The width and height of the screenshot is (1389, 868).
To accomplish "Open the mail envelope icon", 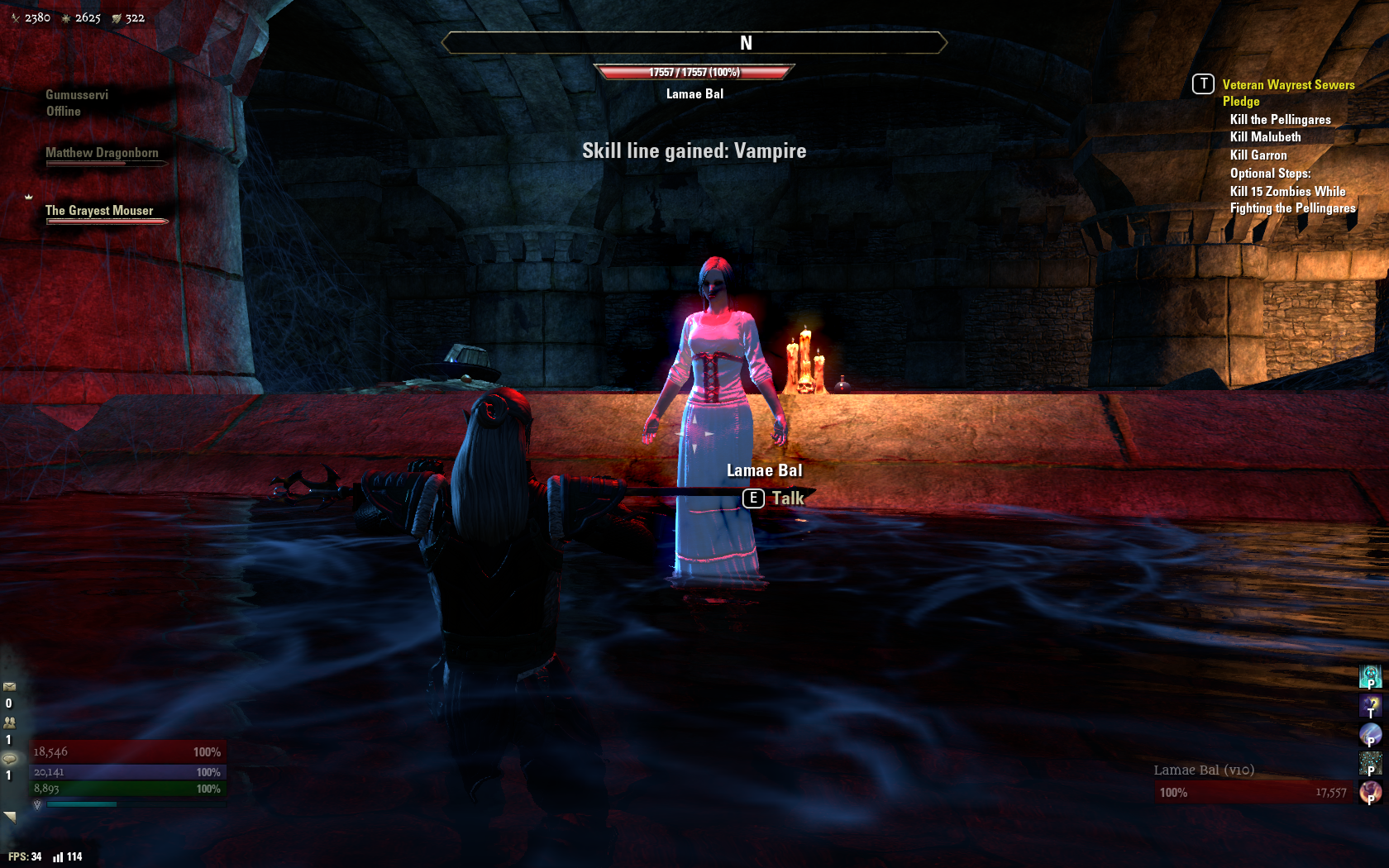I will tap(10, 686).
